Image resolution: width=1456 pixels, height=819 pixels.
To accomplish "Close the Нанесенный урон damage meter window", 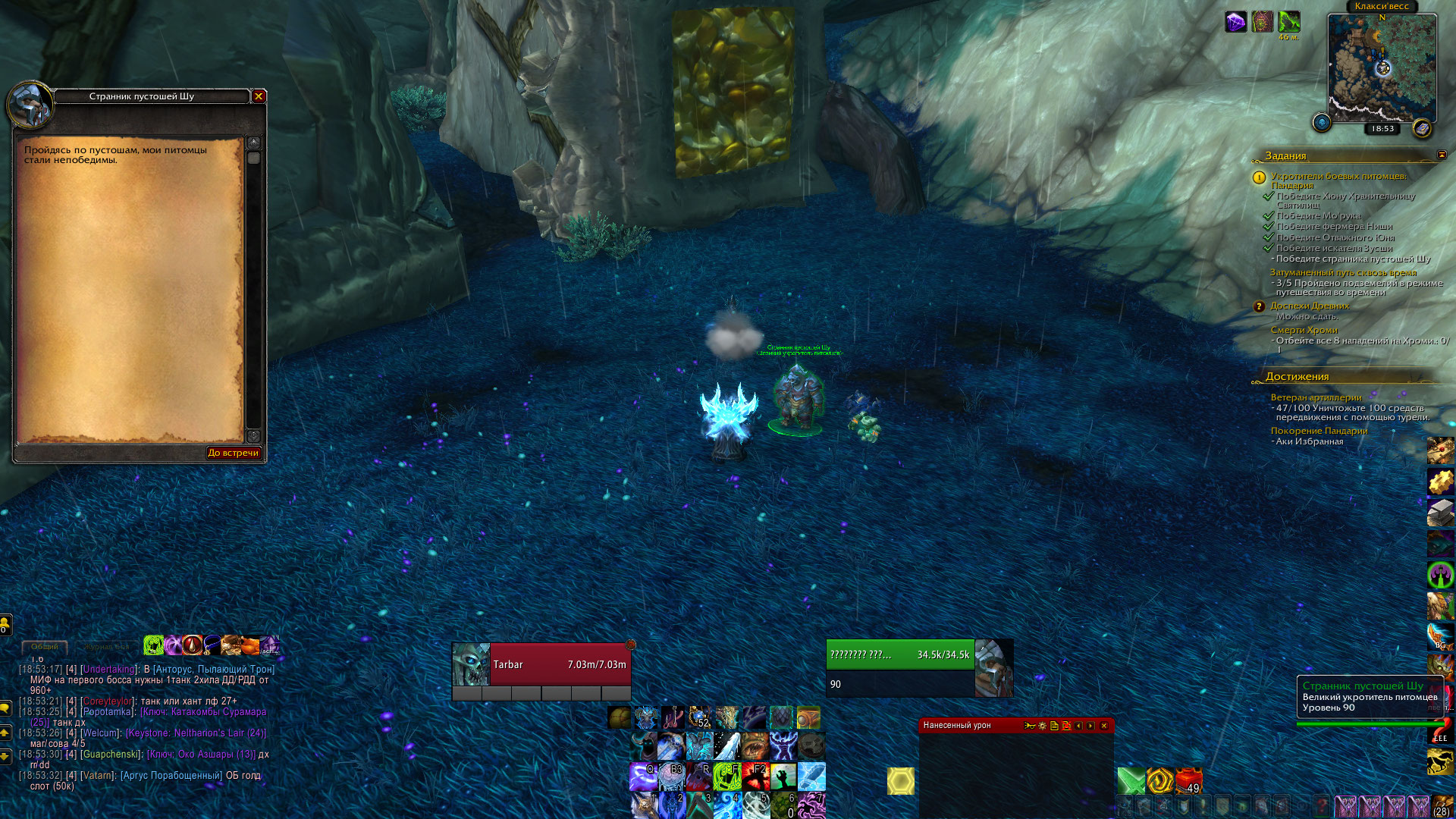I will coord(1103,726).
